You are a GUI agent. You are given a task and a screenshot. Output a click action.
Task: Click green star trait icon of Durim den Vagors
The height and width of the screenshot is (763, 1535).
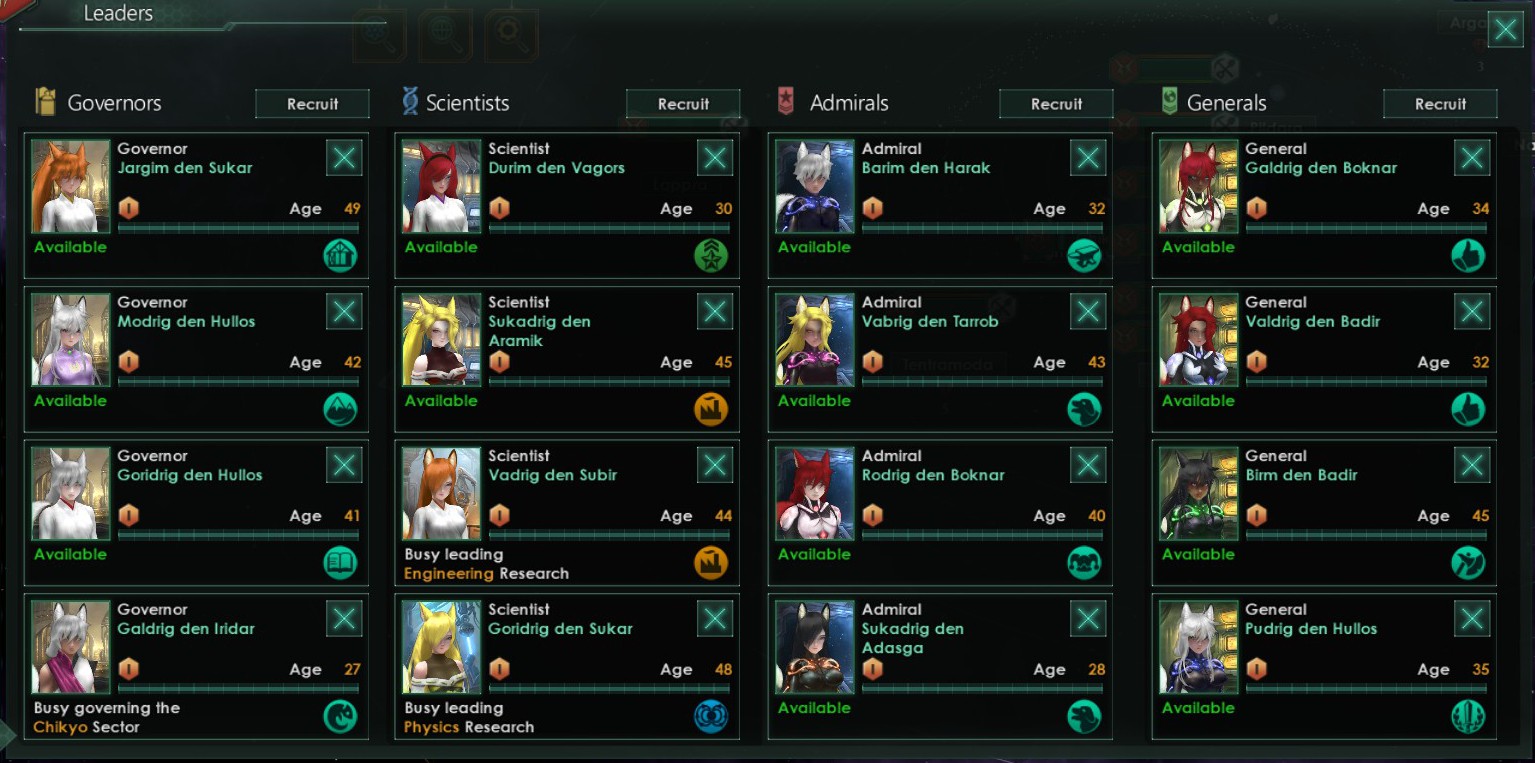[x=712, y=255]
